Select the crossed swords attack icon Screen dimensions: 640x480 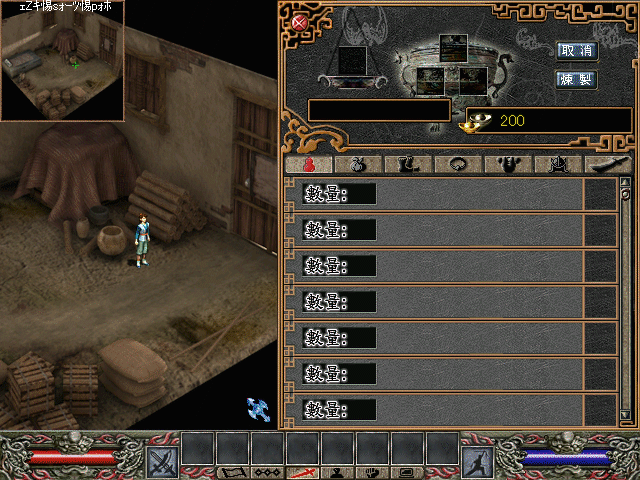click(x=161, y=461)
